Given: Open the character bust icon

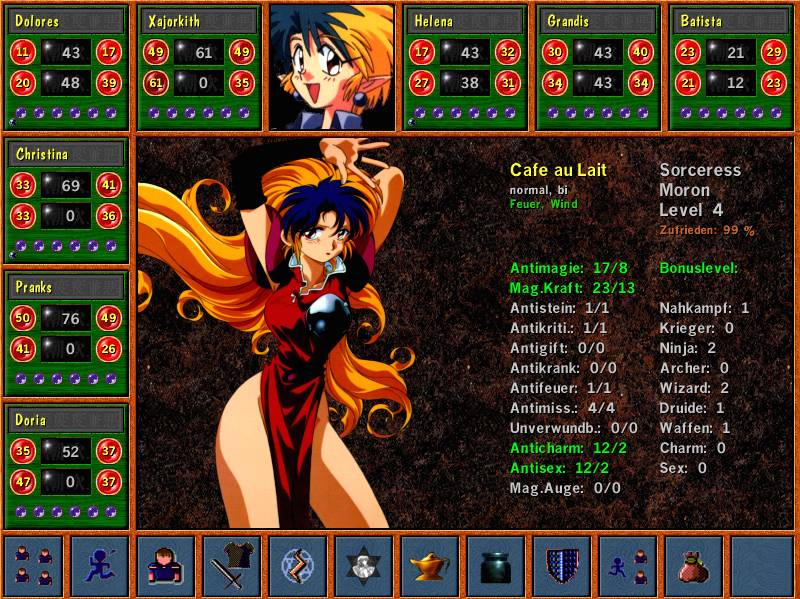Looking at the screenshot, I should (166, 565).
